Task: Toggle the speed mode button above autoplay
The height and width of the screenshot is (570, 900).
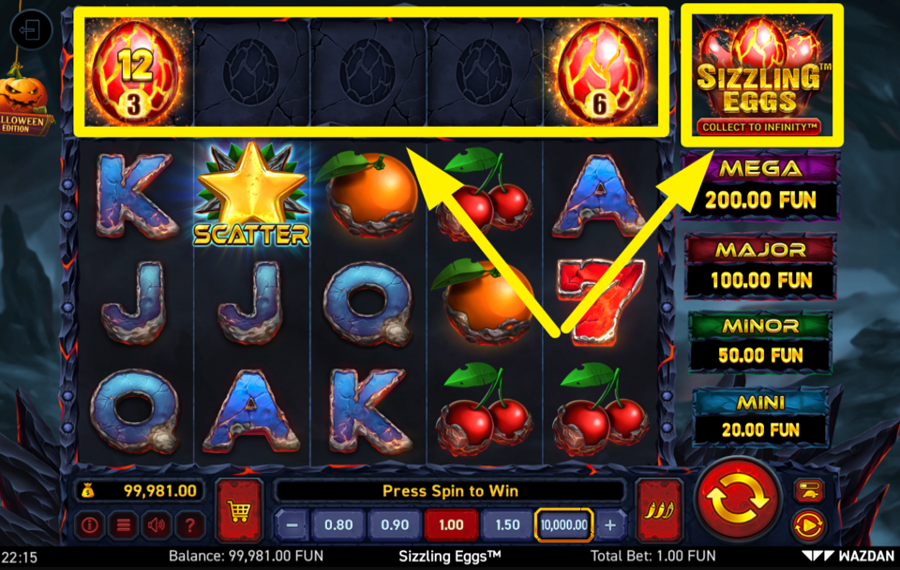Action: (808, 490)
